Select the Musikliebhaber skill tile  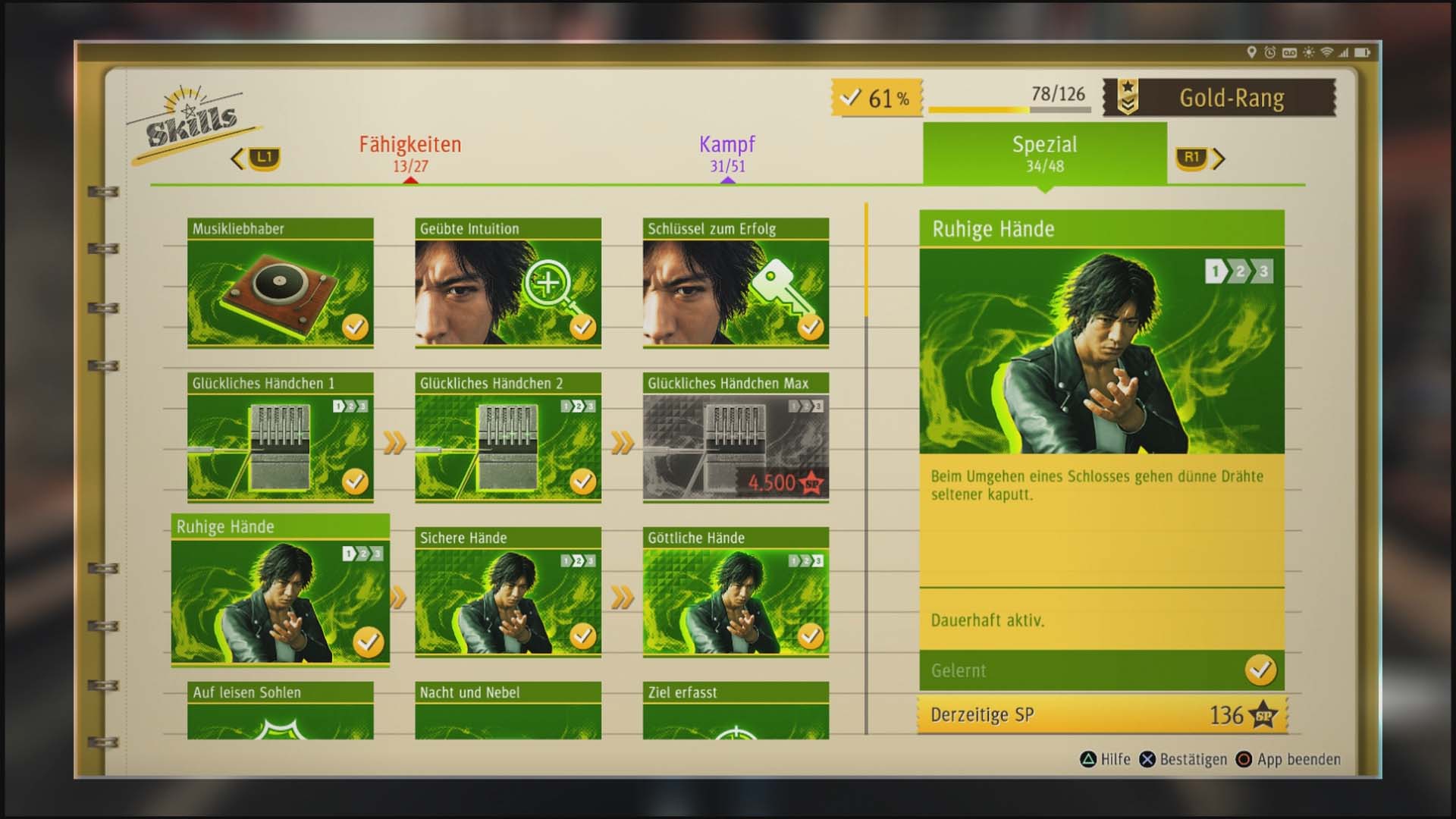click(x=280, y=283)
